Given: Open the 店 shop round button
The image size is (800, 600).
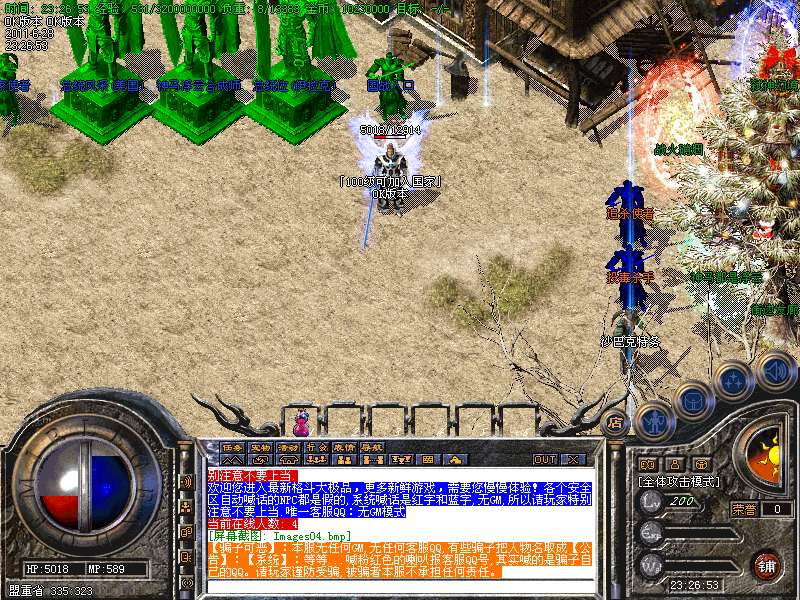Looking at the screenshot, I should (x=616, y=423).
